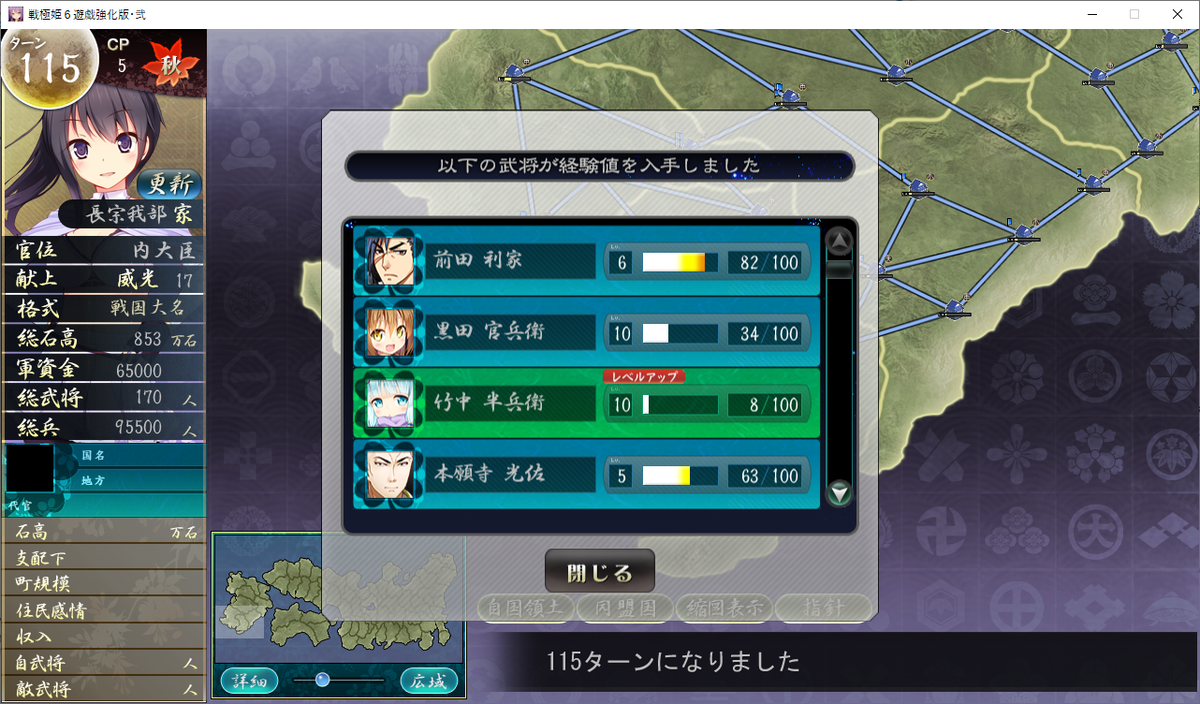Click the map zoom slider handle
Image resolution: width=1200 pixels, height=704 pixels.
click(322, 680)
